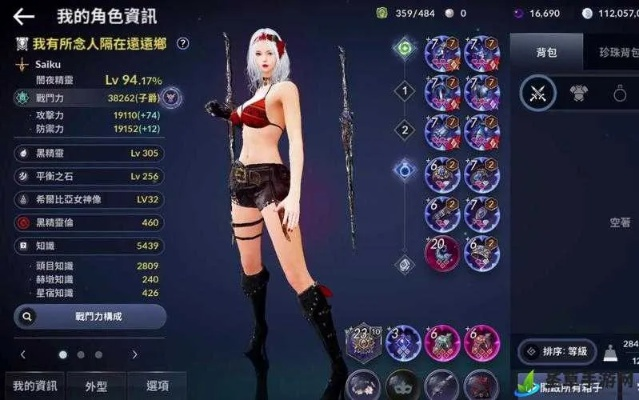Viewport: 639px width, 400px height.
Task: Open the masquerade mask costume slot
Action: pos(402,385)
